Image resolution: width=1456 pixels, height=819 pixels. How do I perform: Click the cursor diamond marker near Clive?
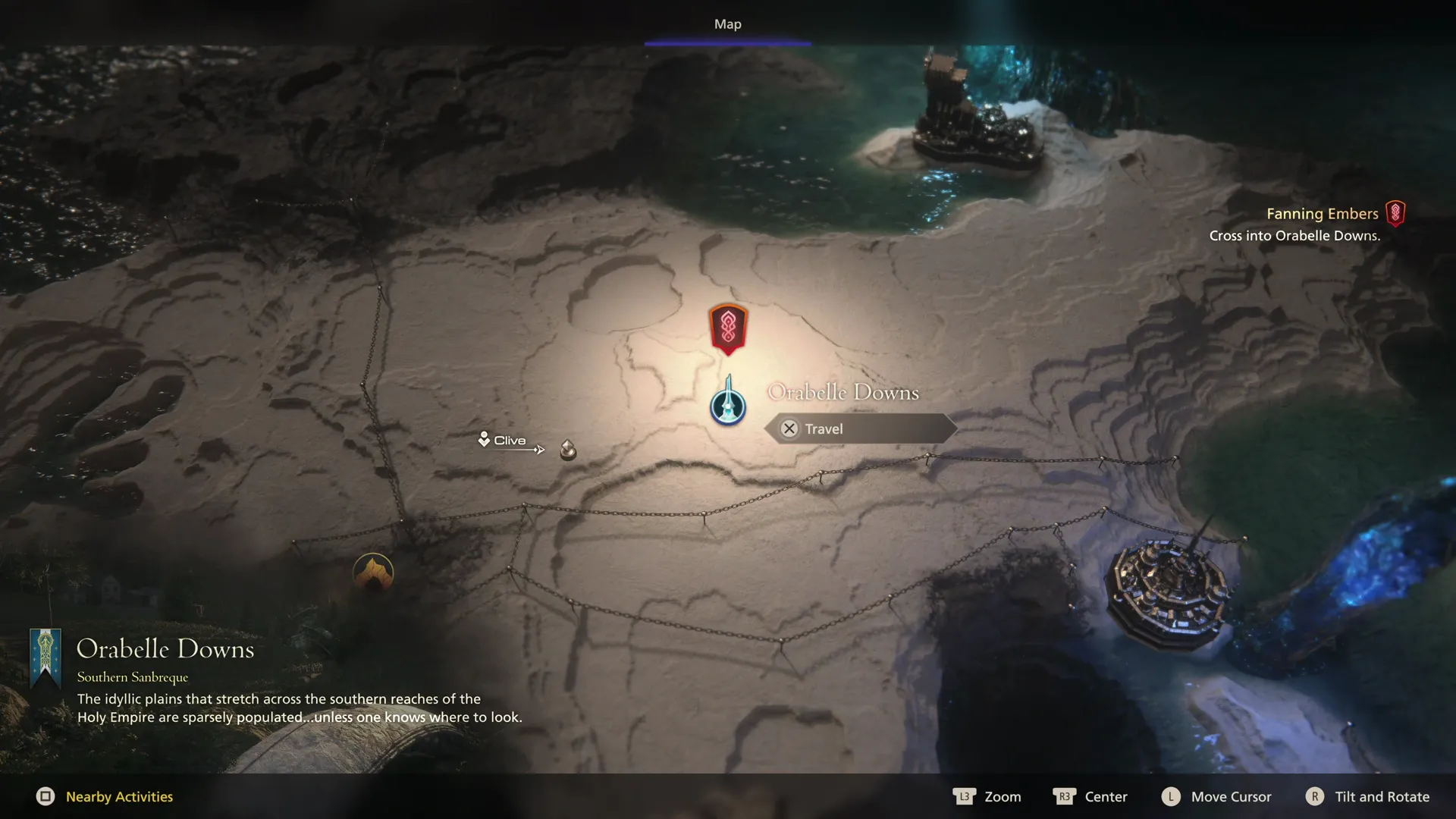click(x=567, y=450)
